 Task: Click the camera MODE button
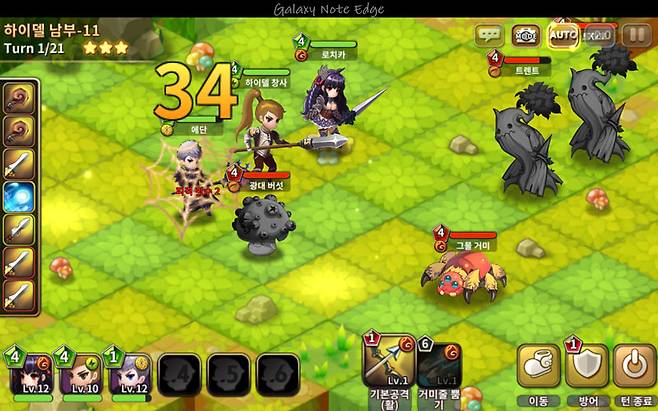525,35
